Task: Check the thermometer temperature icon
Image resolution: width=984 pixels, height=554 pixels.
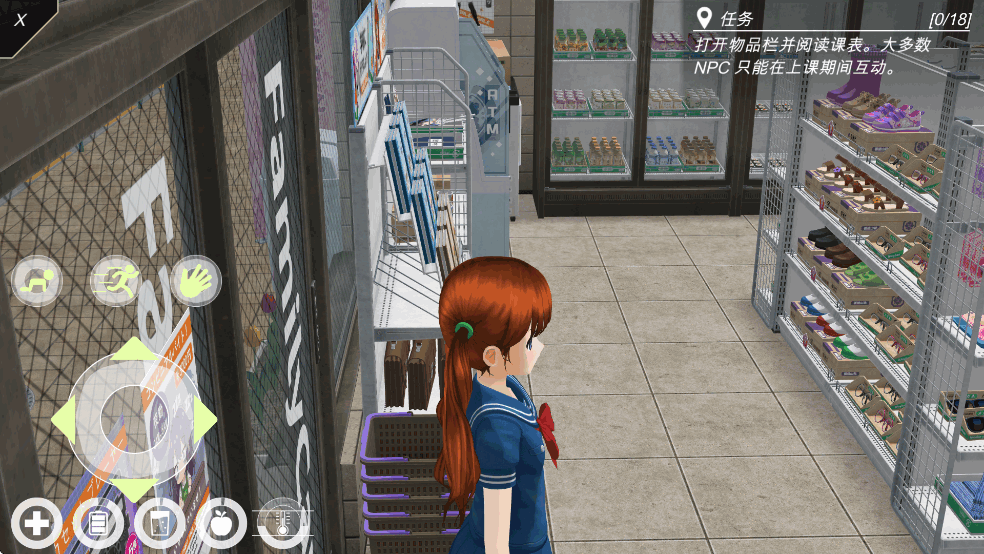Action: pyautogui.click(x=283, y=521)
